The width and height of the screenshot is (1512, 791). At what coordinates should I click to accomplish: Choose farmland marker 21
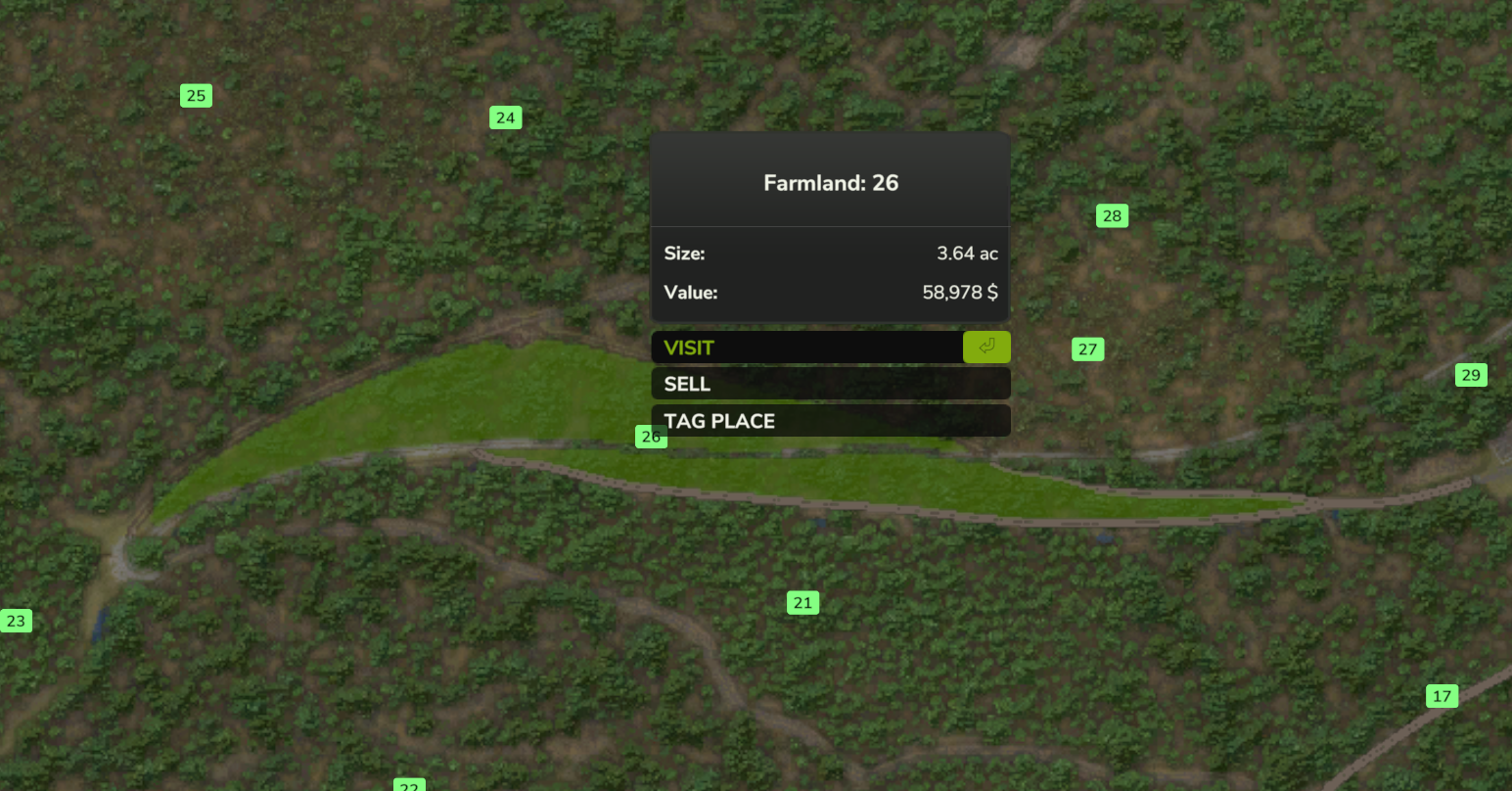tap(802, 603)
